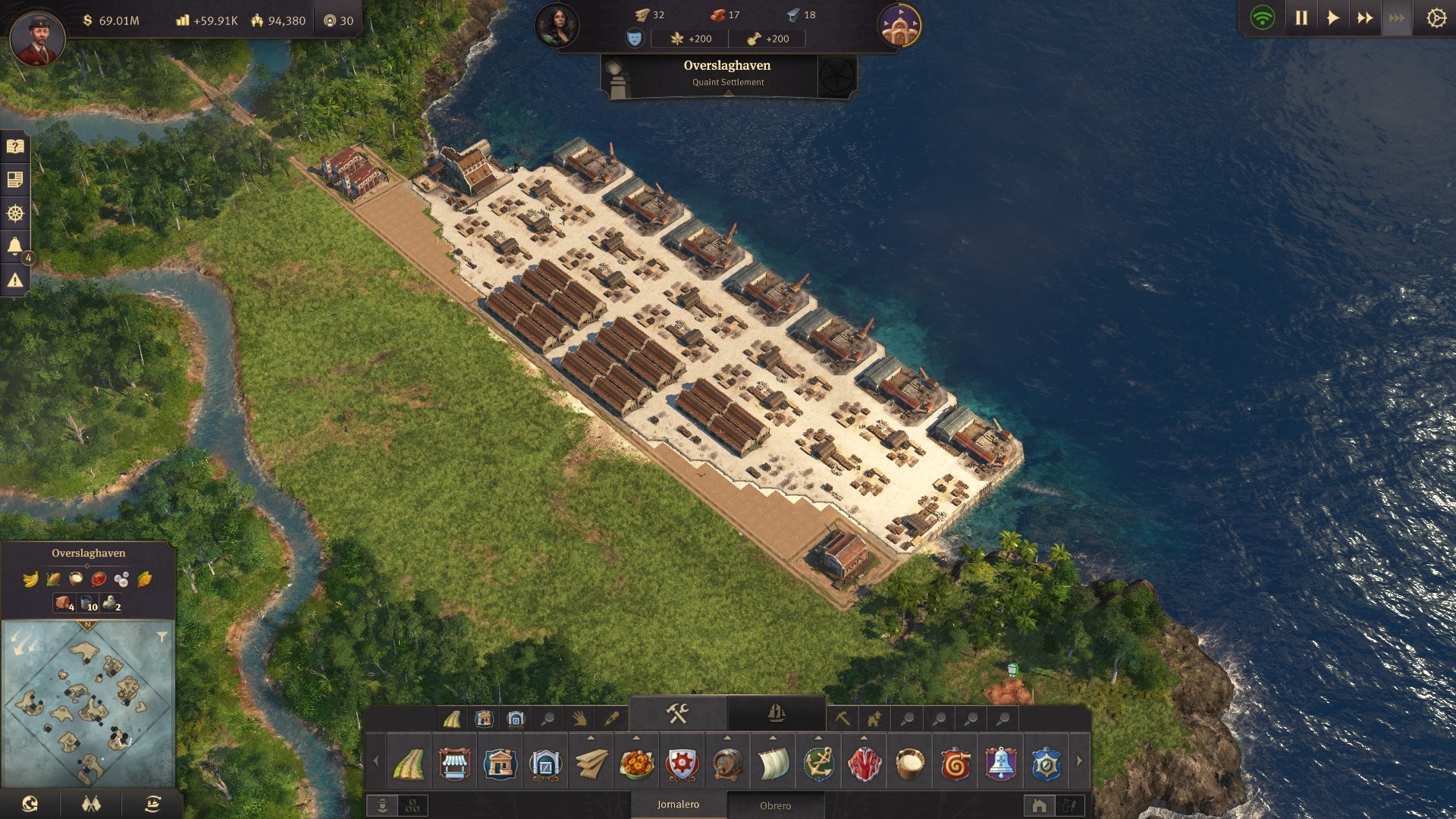Open the minimap filter funnel
This screenshot has height=819, width=1456.
pos(162,637)
